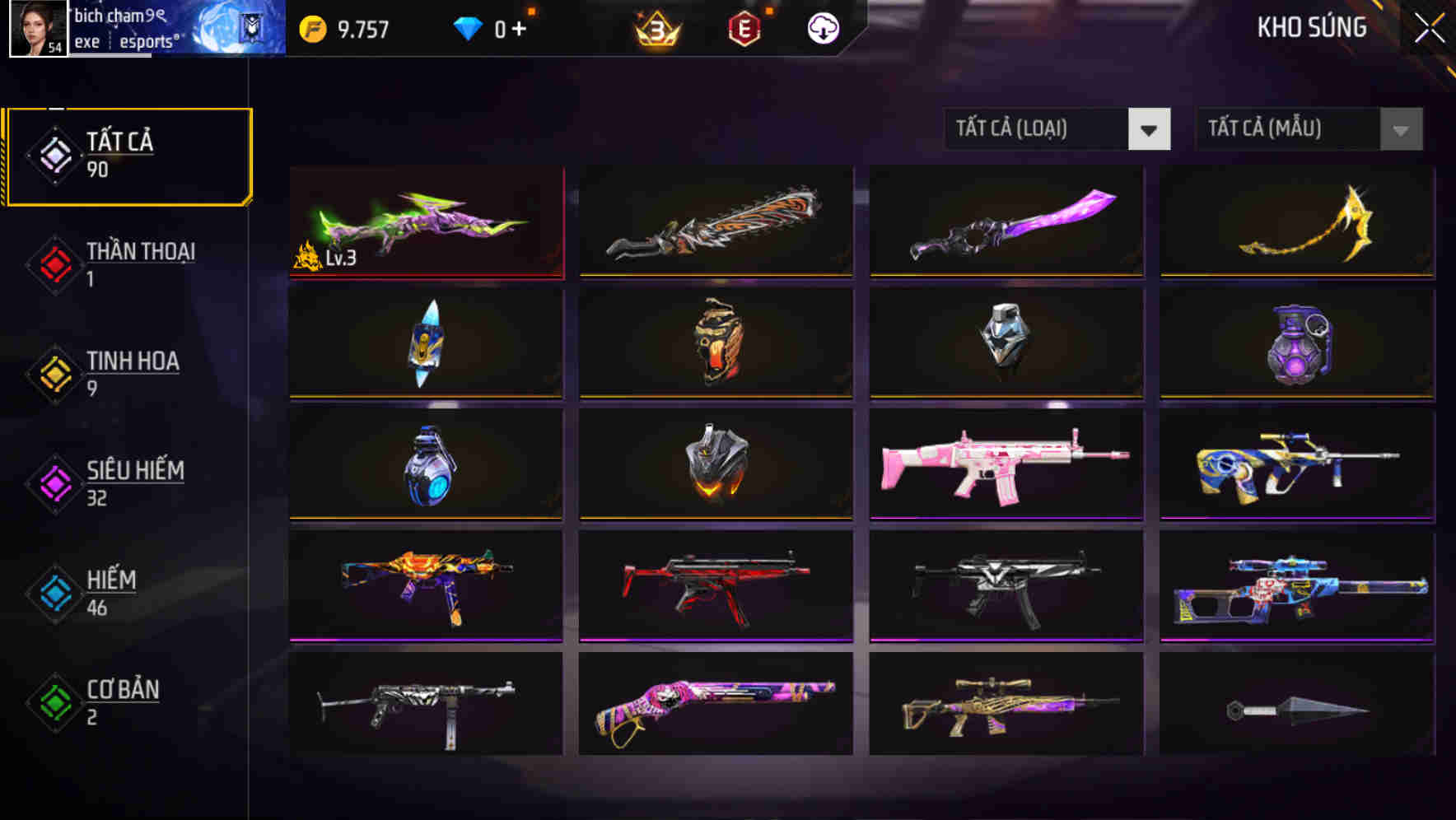Viewport: 1456px width, 820px height.
Task: Switch to the THẦN THOẠI category
Action: [138, 265]
